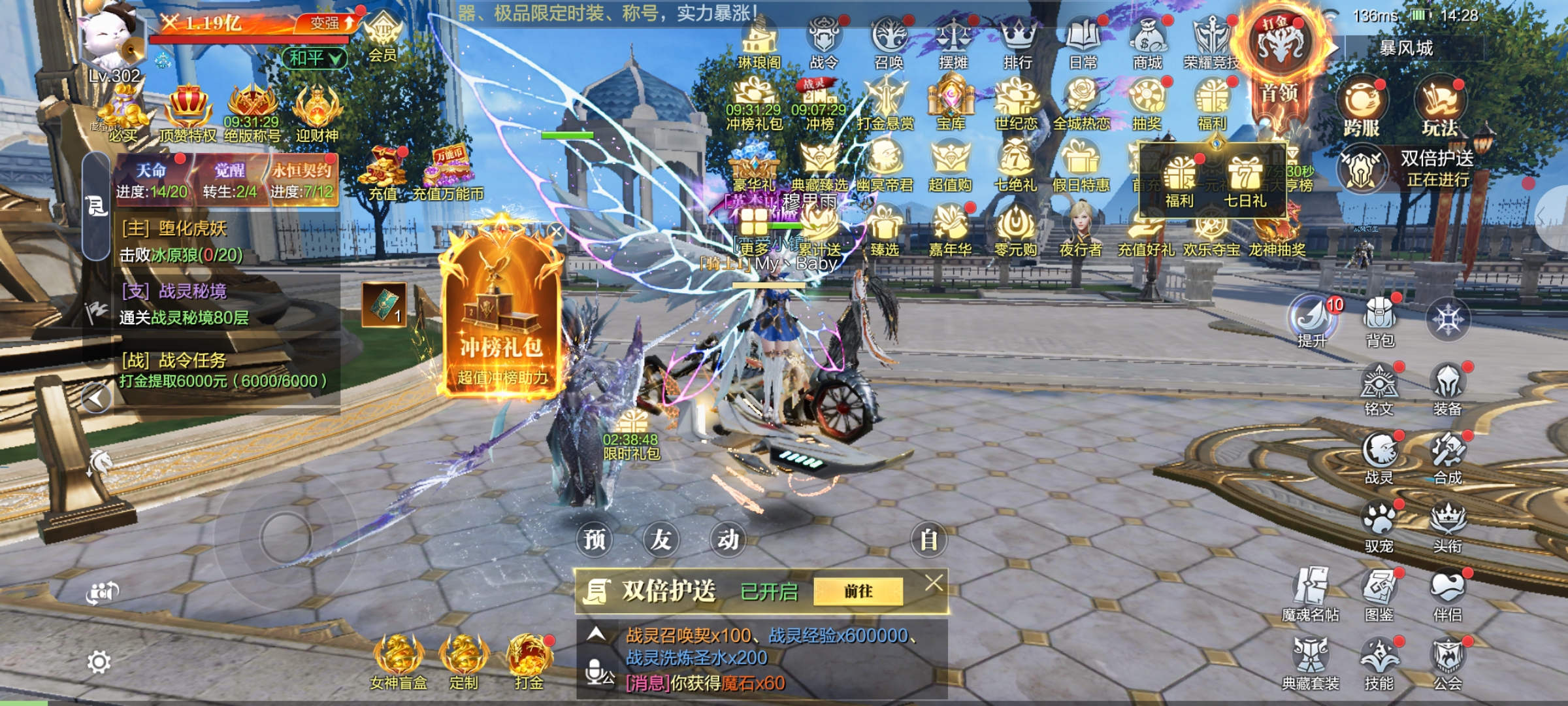Click the 前往 button on 双倍护送 banner
The width and height of the screenshot is (1568, 706).
coord(858,592)
